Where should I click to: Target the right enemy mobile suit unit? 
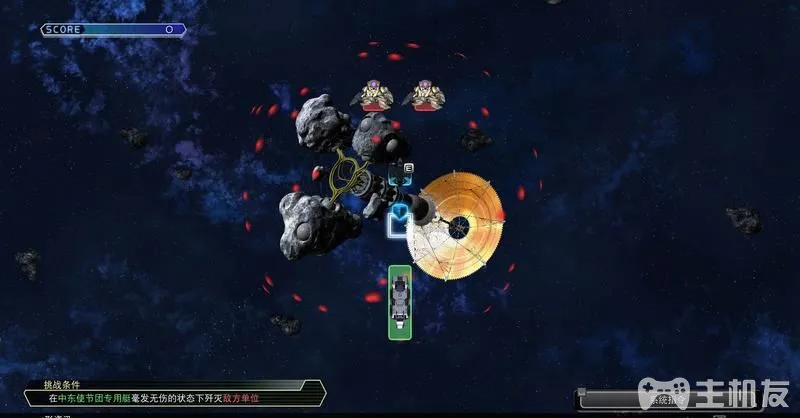tap(424, 95)
